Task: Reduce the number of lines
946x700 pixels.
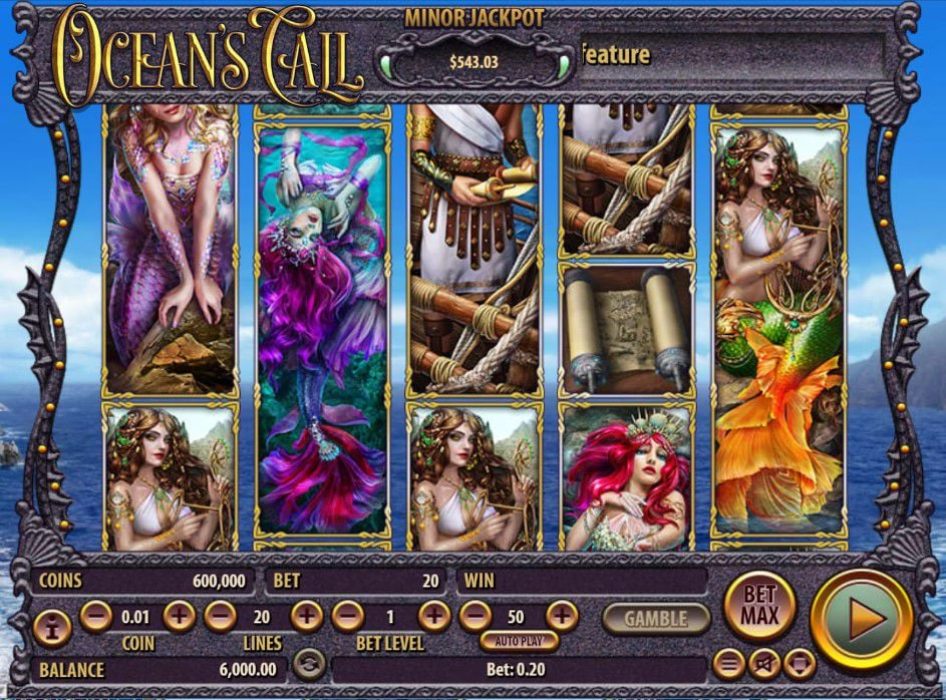Action: [x=220, y=616]
